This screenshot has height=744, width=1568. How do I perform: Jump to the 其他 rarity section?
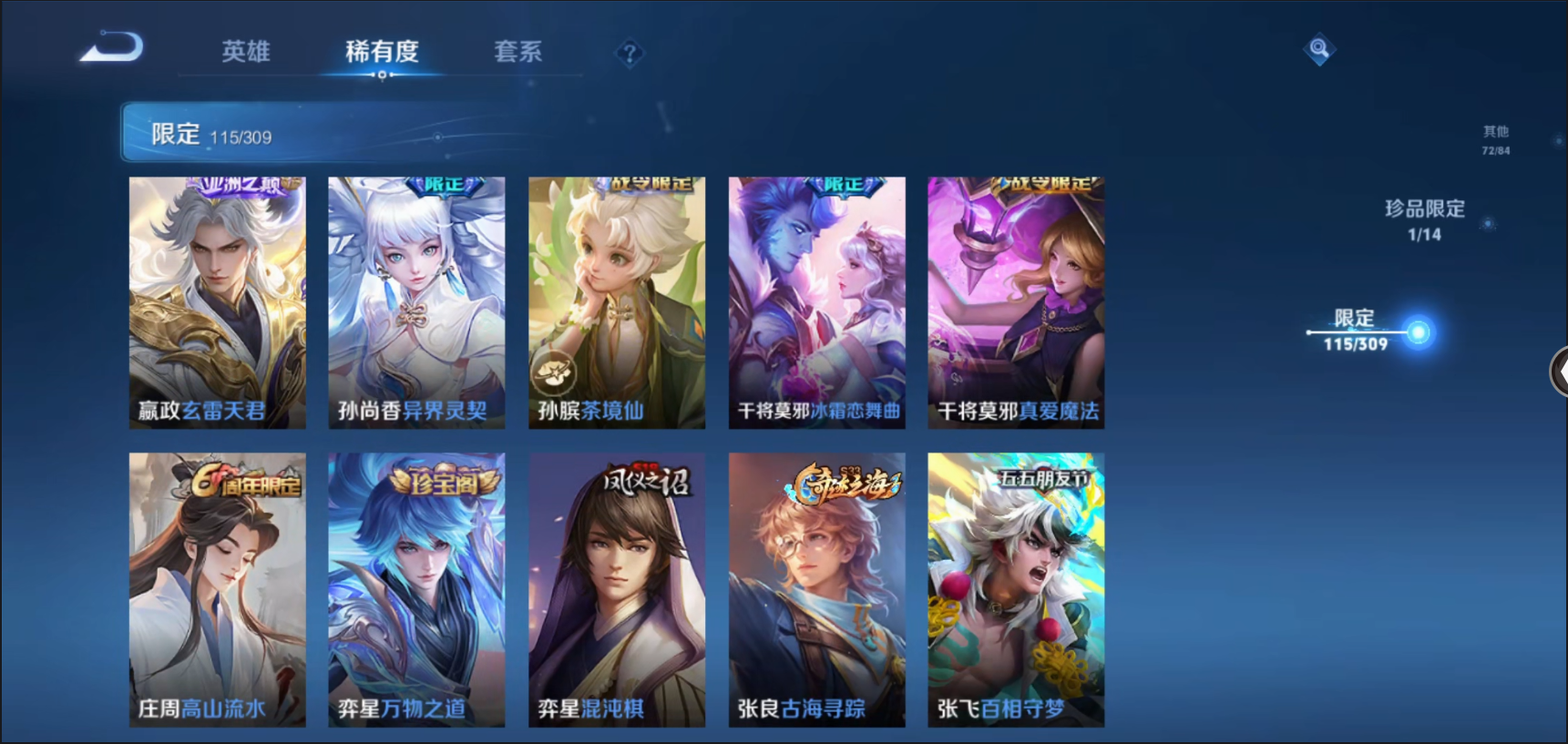(x=1495, y=139)
